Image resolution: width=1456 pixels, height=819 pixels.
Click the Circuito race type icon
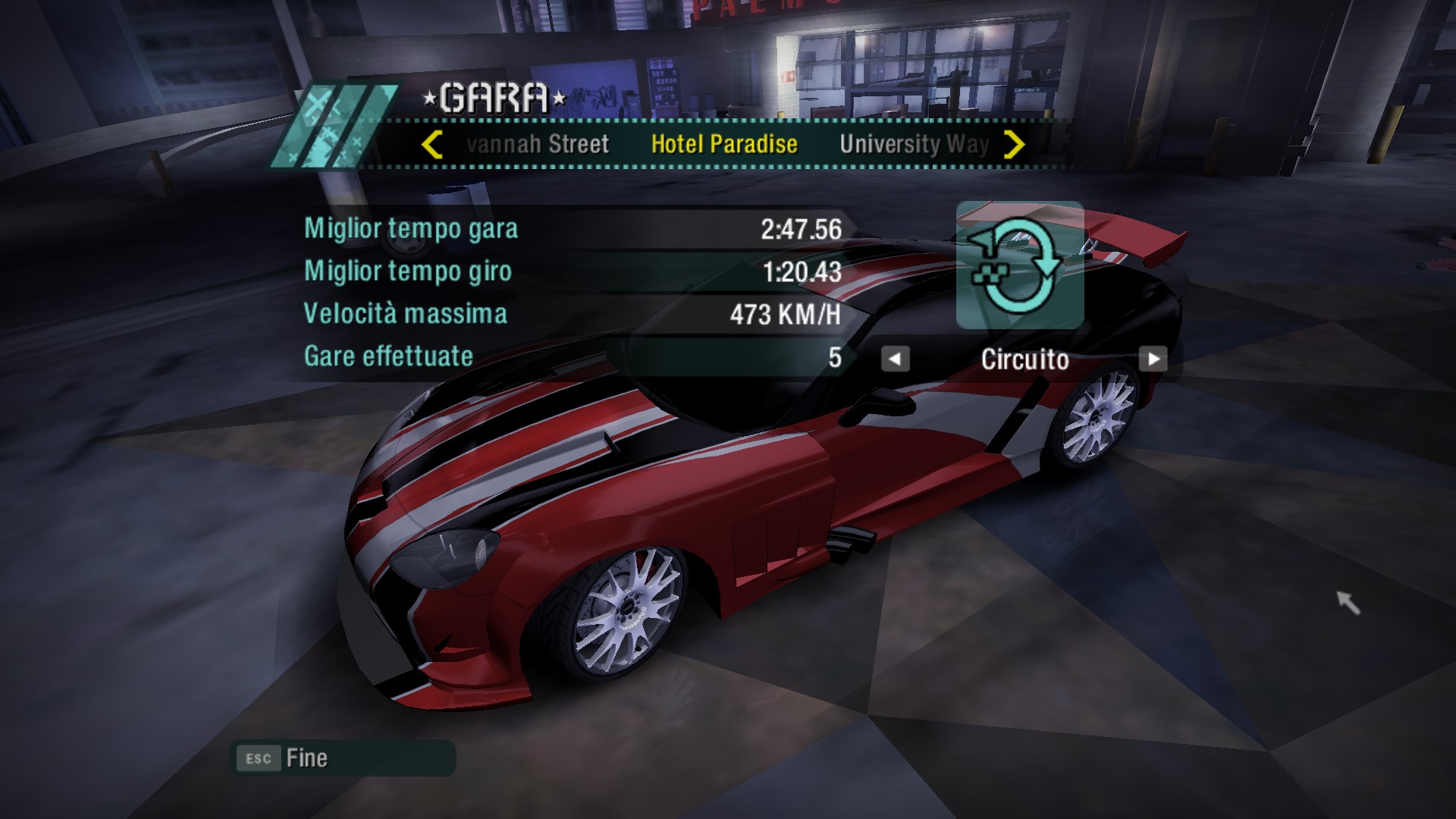click(1019, 265)
